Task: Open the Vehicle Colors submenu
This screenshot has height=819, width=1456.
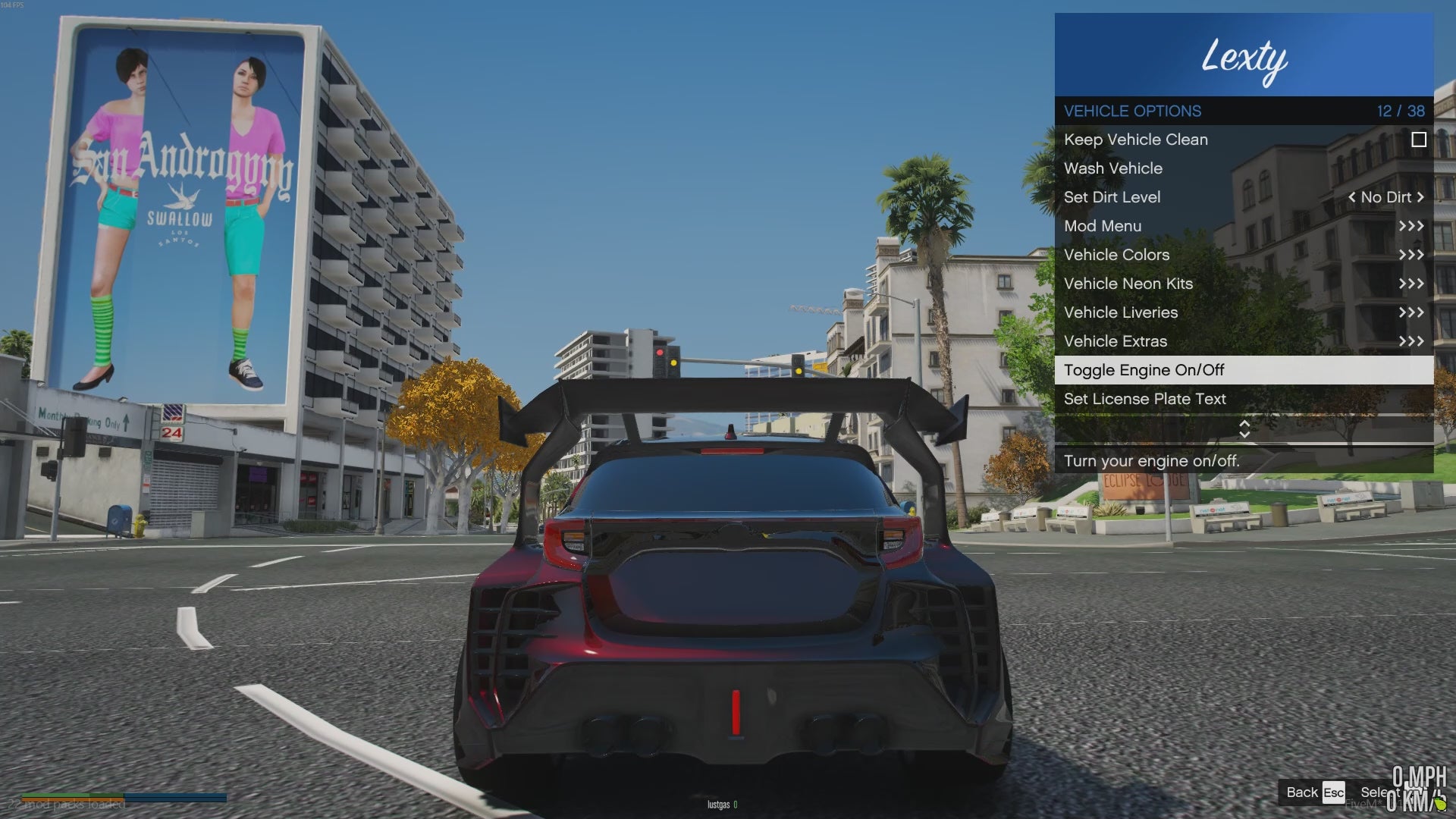Action: point(1116,255)
